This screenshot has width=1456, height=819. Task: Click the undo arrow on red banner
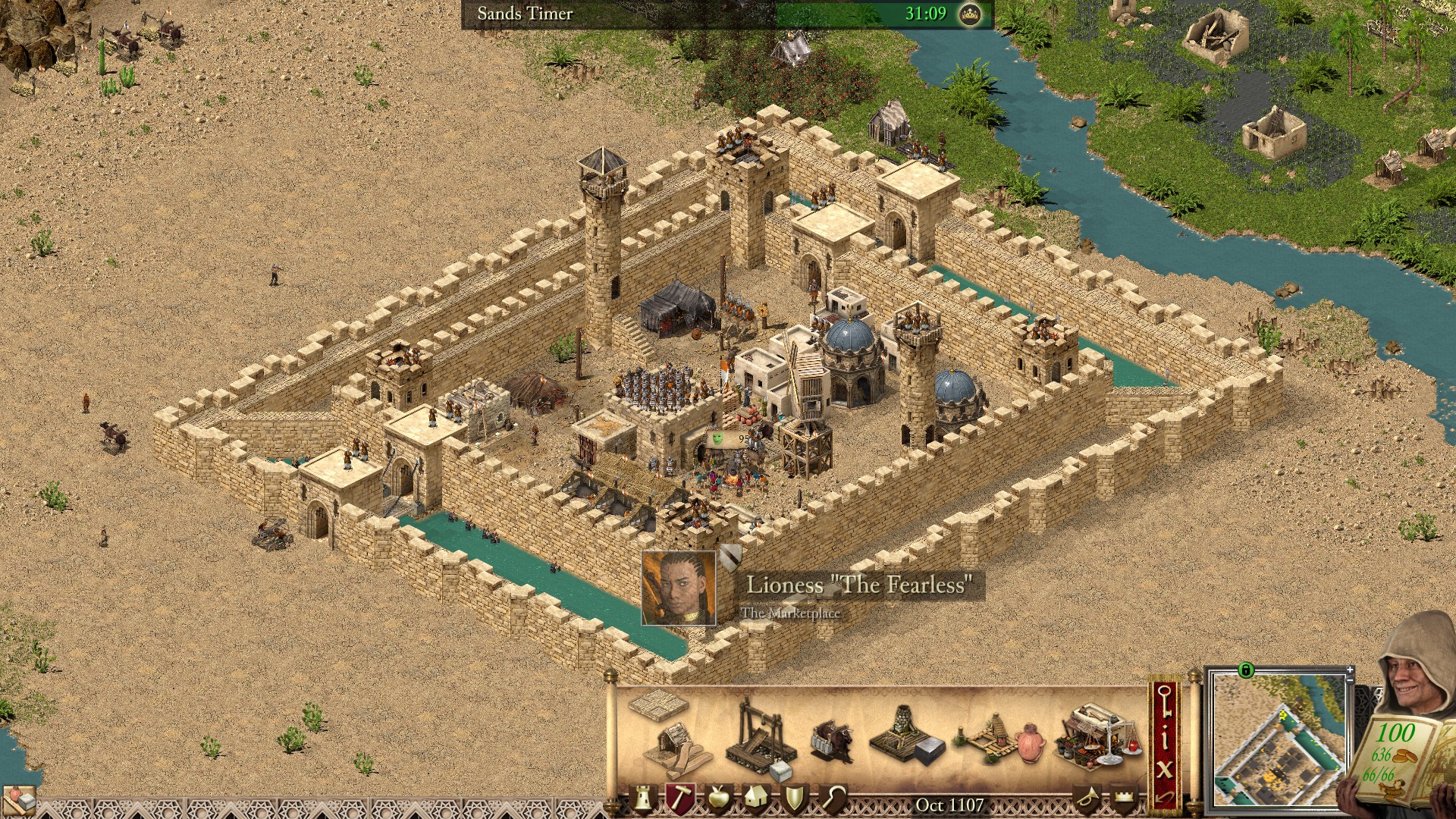pyautogui.click(x=1165, y=796)
